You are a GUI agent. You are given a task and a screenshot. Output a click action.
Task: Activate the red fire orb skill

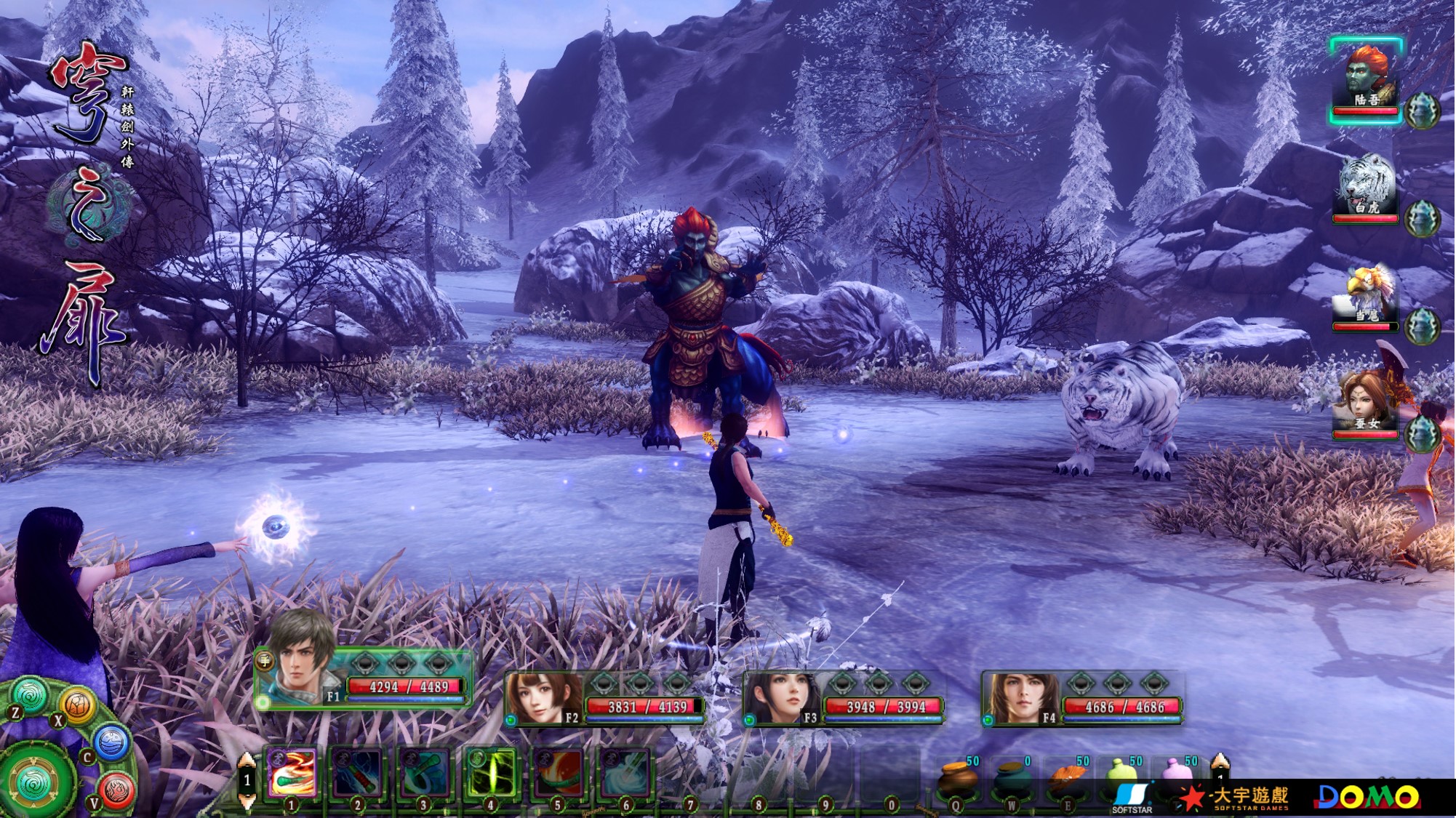coord(558,773)
